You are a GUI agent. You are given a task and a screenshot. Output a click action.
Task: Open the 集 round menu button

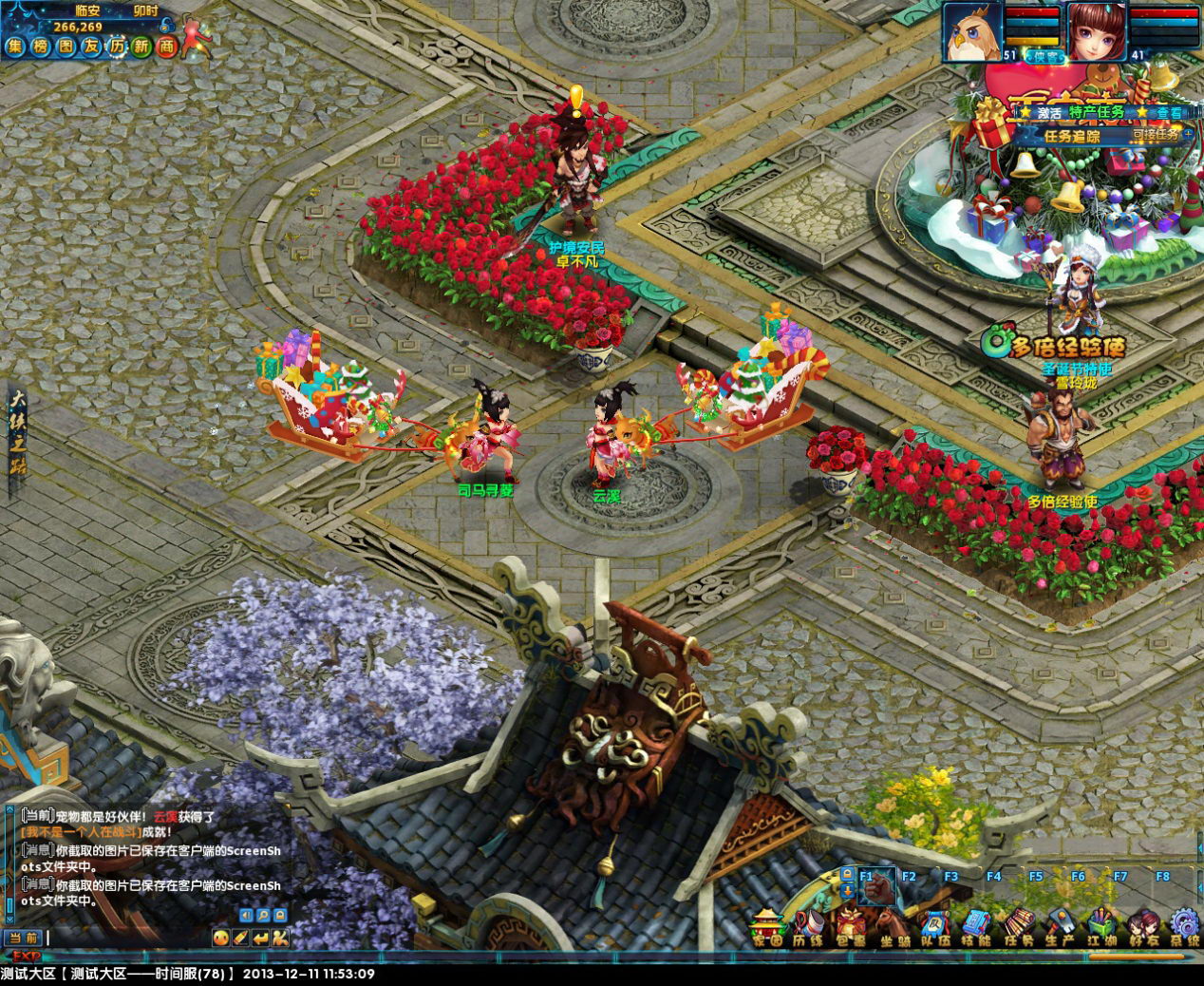pos(15,47)
